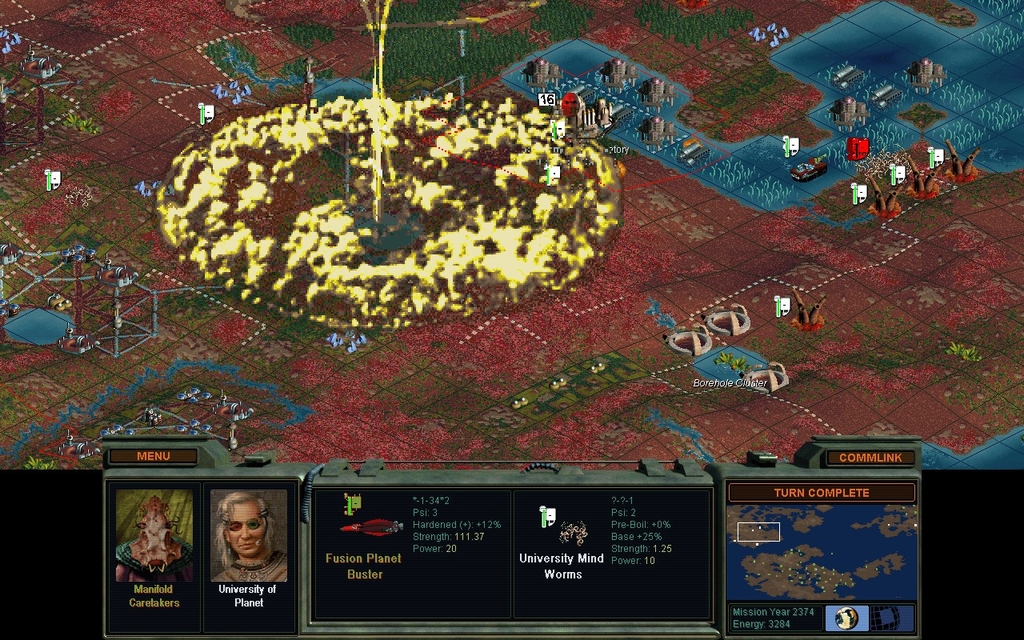Select the planet globe view icon
1024x640 pixels.
[x=847, y=617]
